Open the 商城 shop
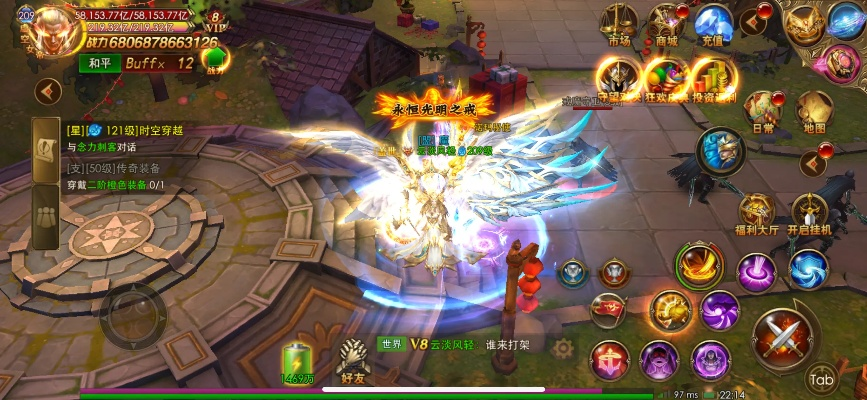The height and width of the screenshot is (400, 867). tap(667, 24)
